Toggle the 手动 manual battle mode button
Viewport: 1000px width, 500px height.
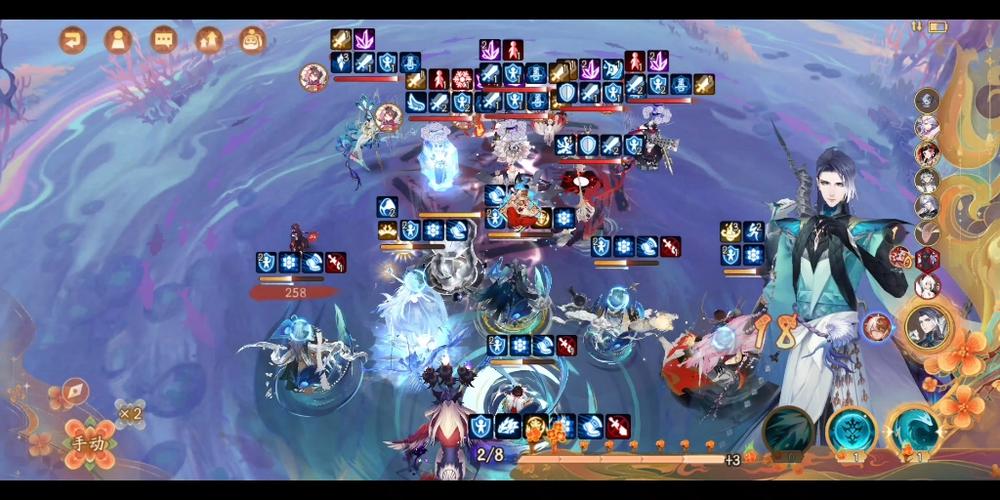coord(85,443)
